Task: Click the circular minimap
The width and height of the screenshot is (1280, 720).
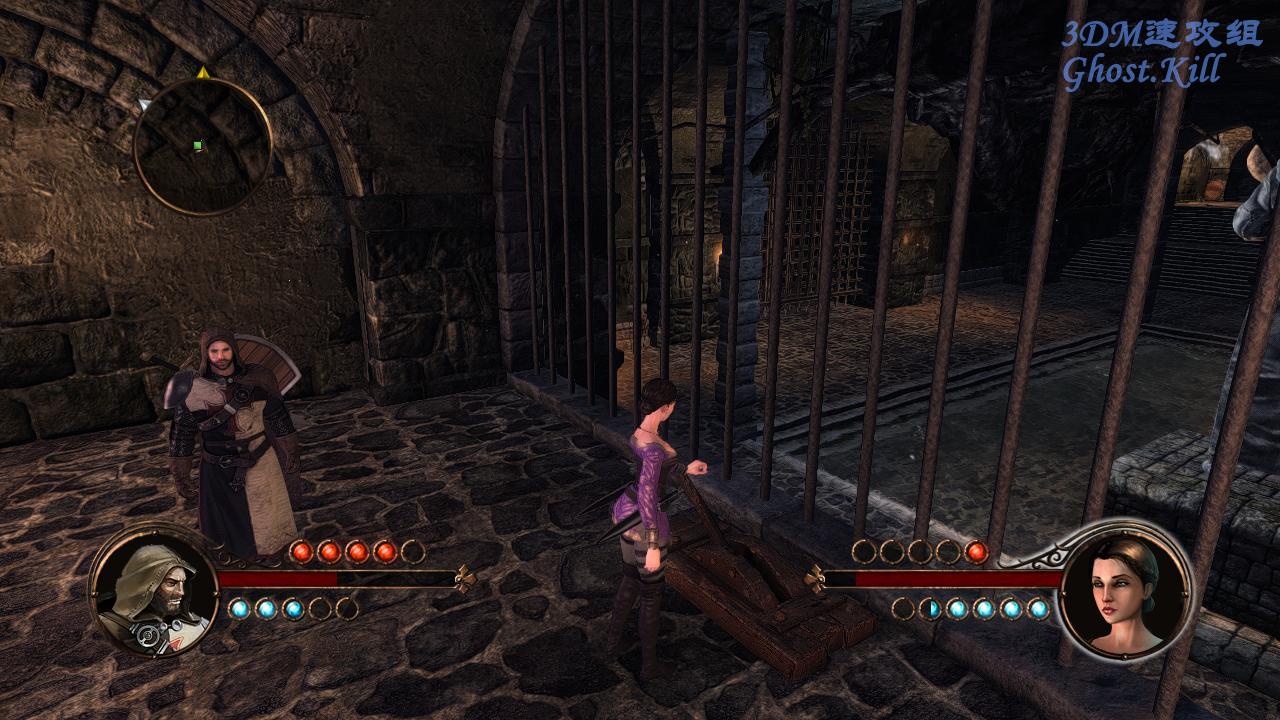Action: [x=202, y=147]
